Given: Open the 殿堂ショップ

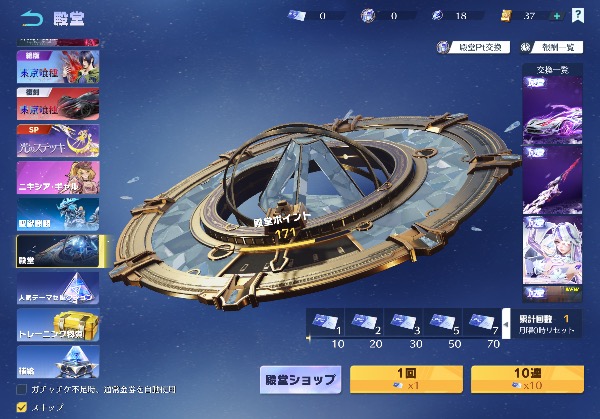Looking at the screenshot, I should [x=300, y=379].
